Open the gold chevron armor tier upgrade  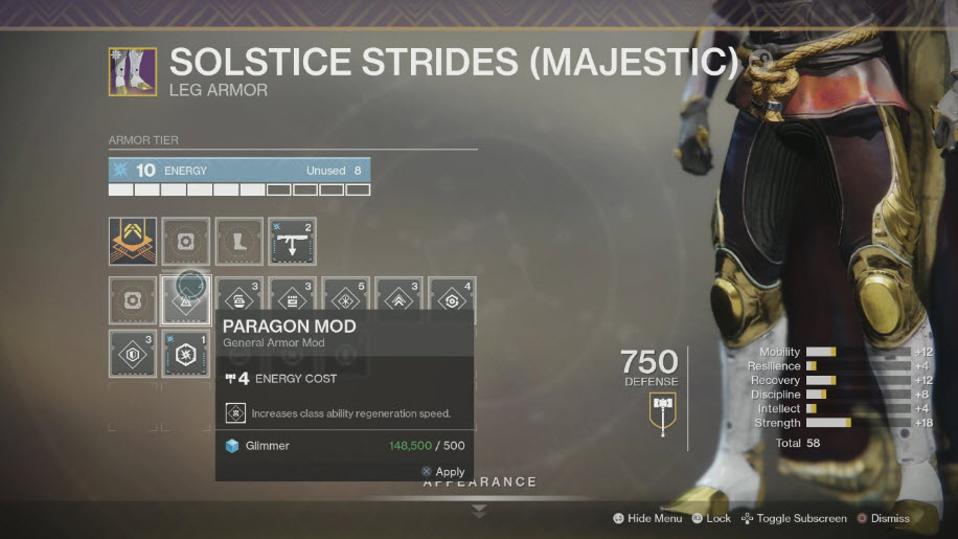(x=133, y=242)
